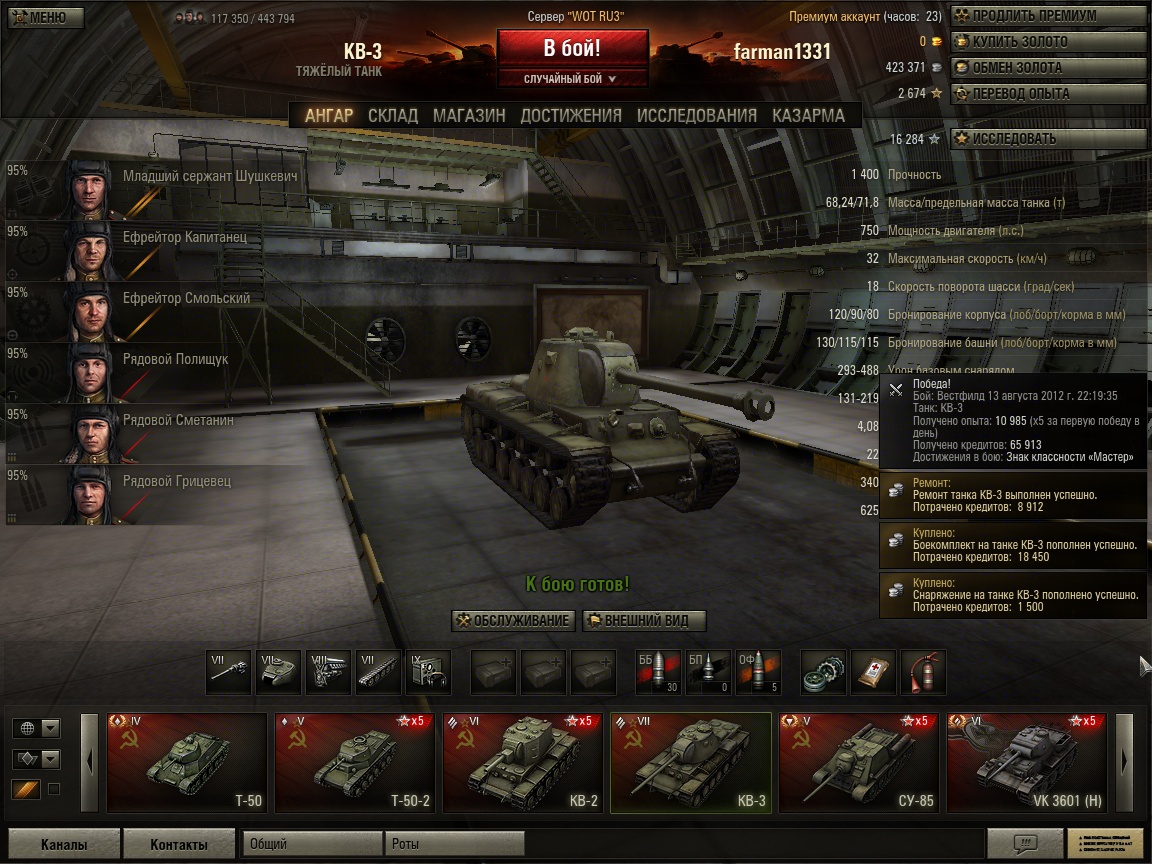Open the Случайный бой mode dropdown

click(x=572, y=78)
